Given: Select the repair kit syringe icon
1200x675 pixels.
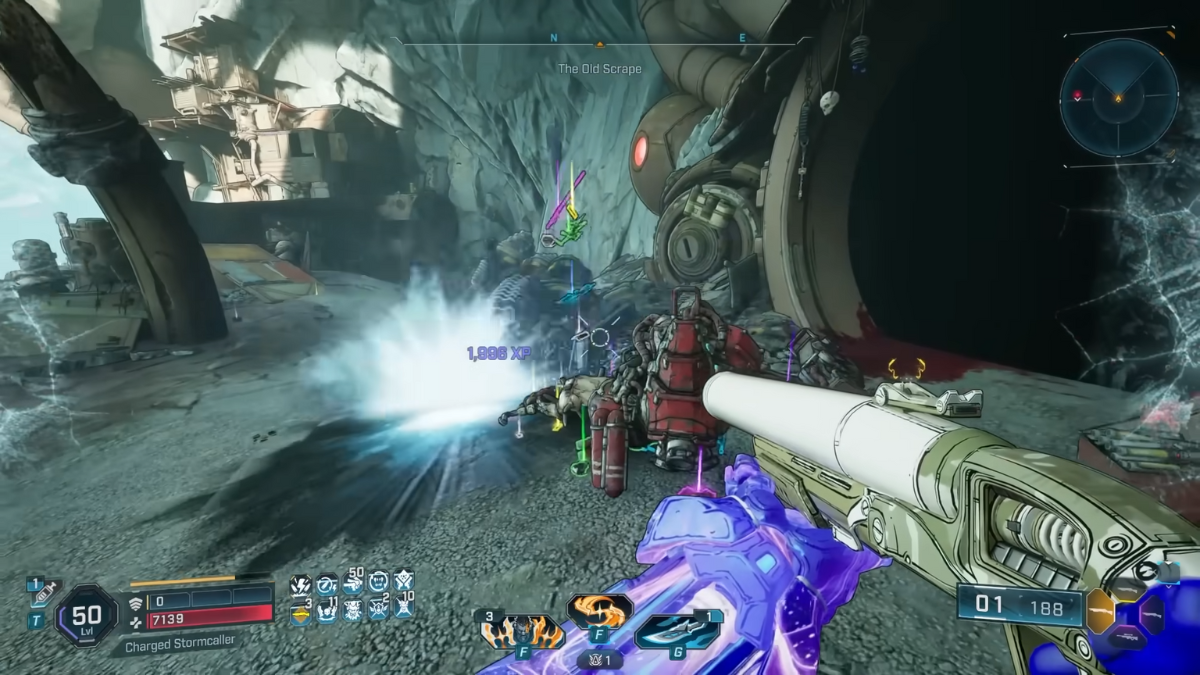Looking at the screenshot, I should coord(44,594).
